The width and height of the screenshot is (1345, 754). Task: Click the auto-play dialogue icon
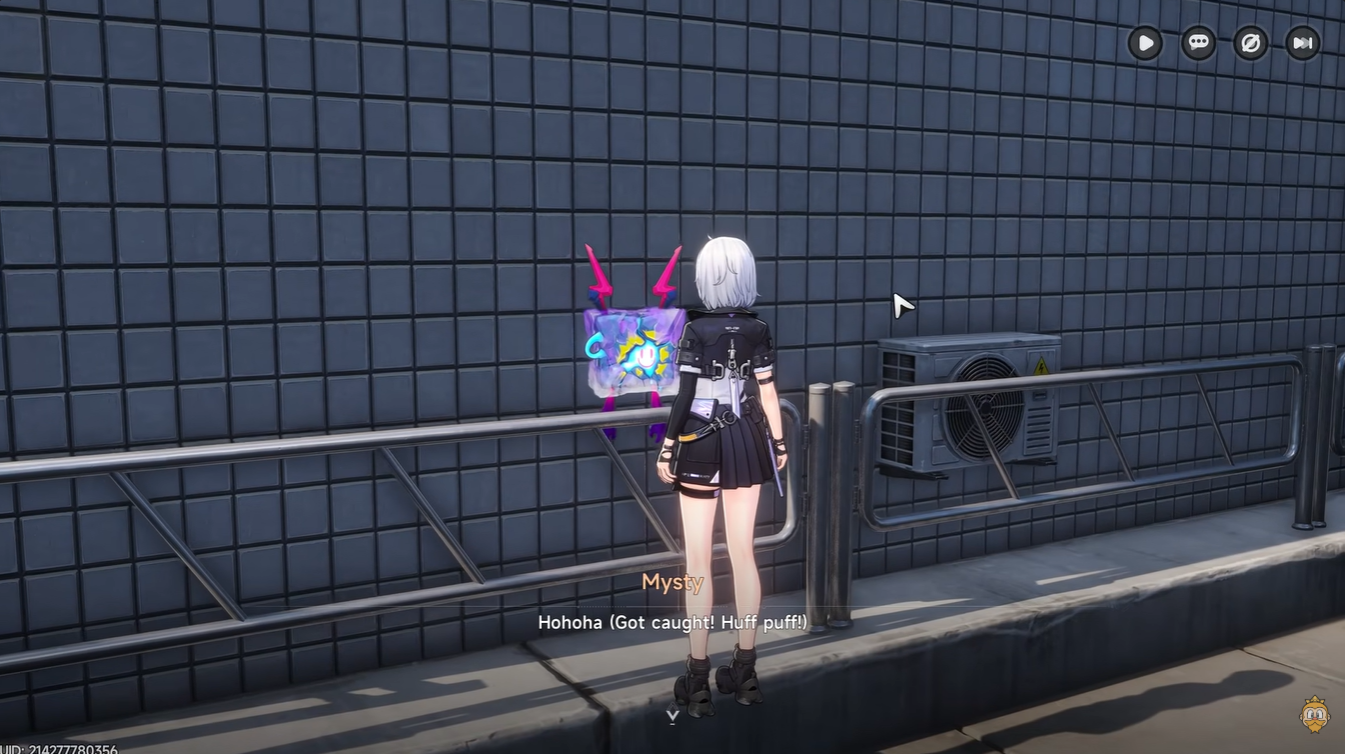point(1145,42)
